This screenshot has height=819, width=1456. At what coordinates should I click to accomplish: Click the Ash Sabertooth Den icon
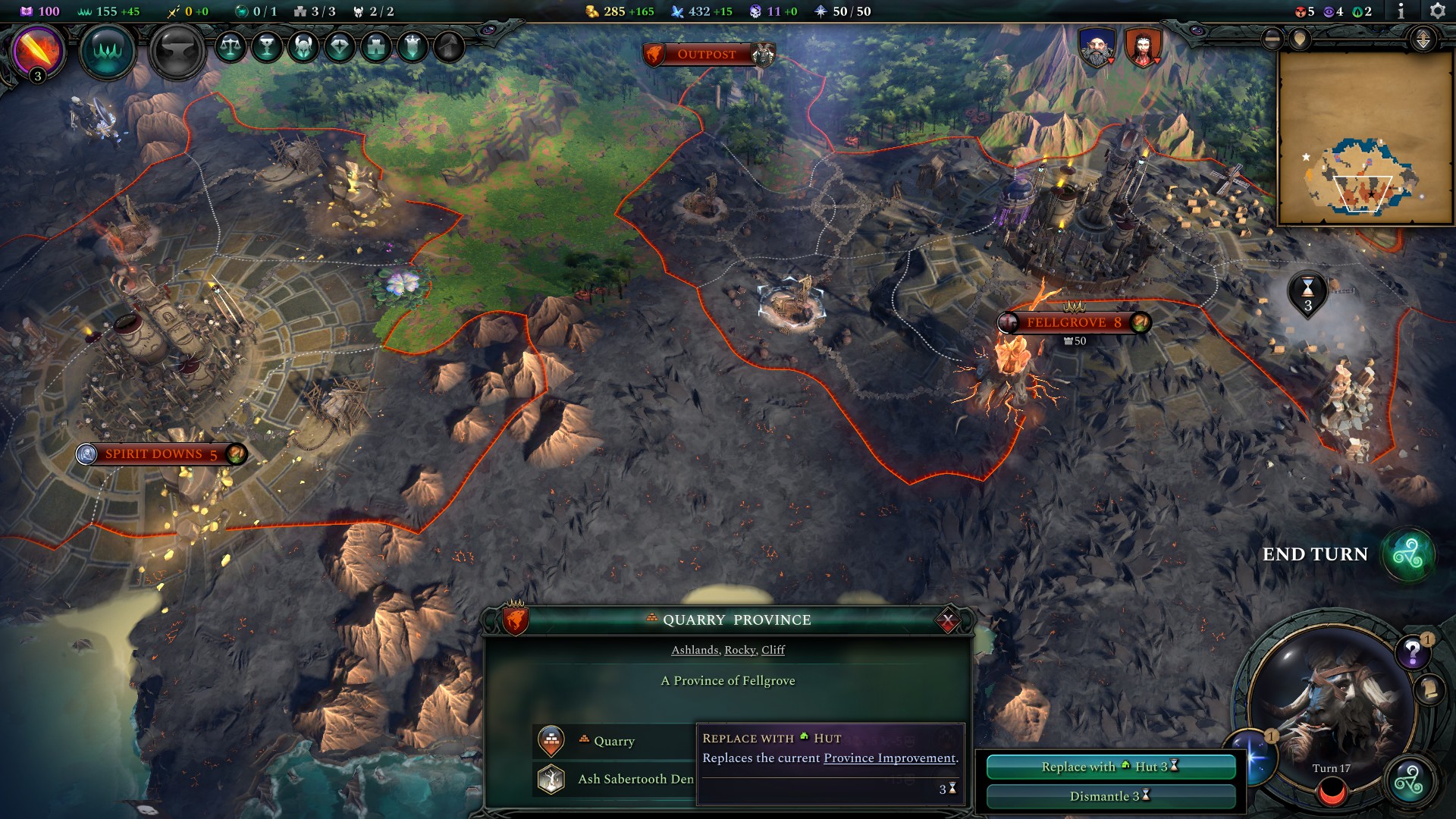tap(552, 778)
